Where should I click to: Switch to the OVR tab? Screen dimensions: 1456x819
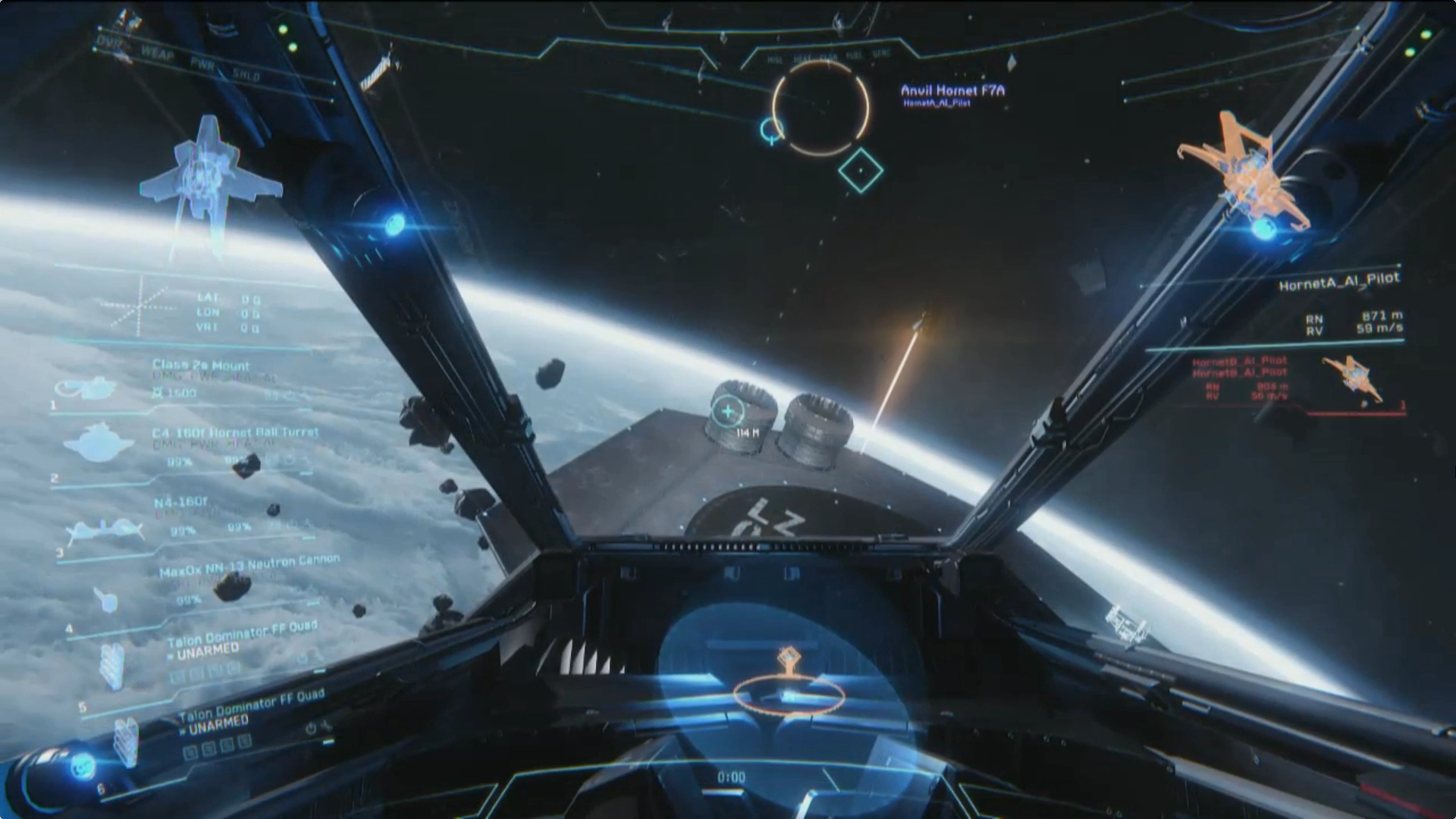point(110,42)
